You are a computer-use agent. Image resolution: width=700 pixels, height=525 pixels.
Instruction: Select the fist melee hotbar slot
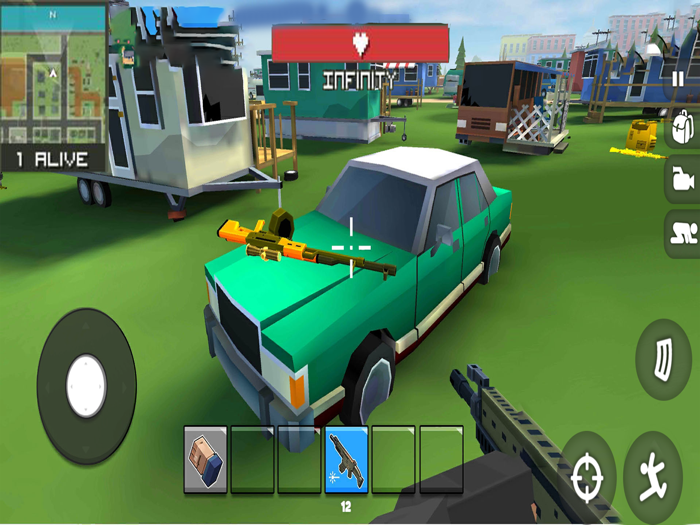tap(205, 459)
